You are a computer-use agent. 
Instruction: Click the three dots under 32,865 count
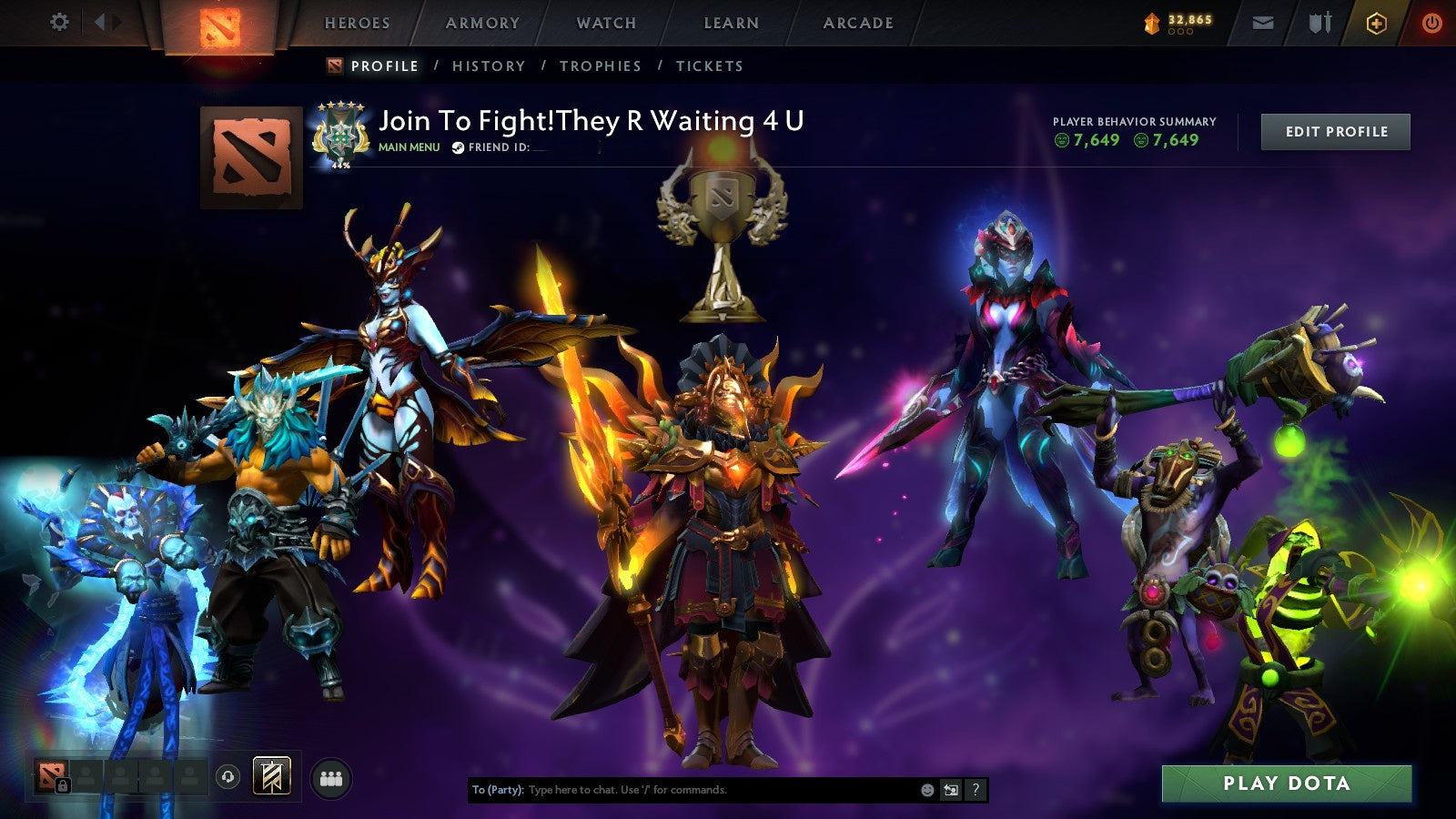pos(1180,33)
